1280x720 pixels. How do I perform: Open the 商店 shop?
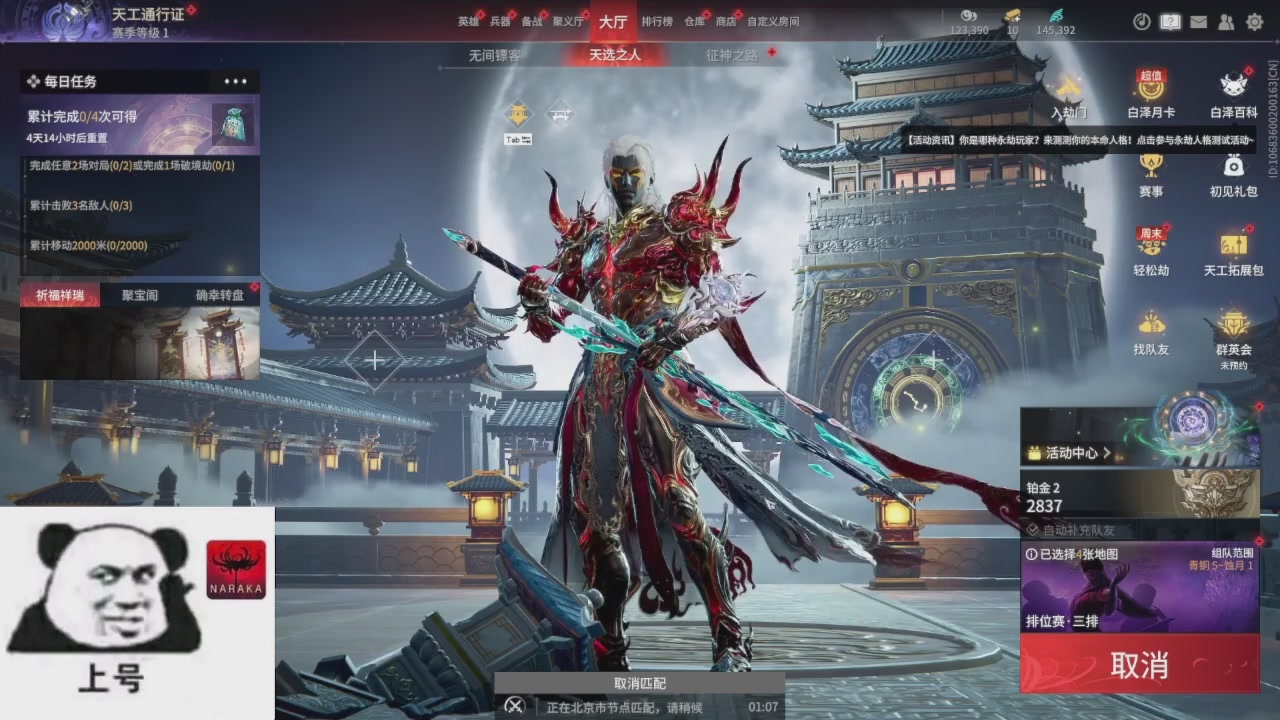point(726,21)
